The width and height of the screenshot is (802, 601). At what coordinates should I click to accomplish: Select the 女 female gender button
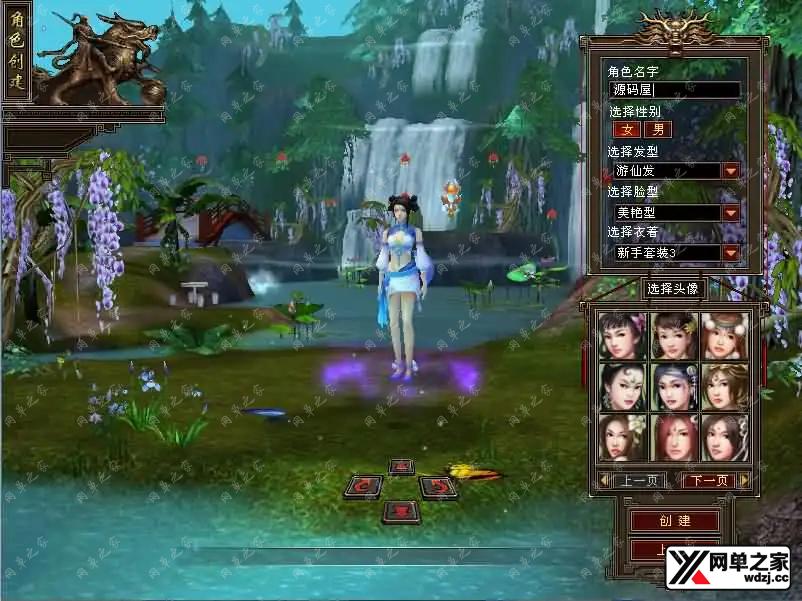627,129
